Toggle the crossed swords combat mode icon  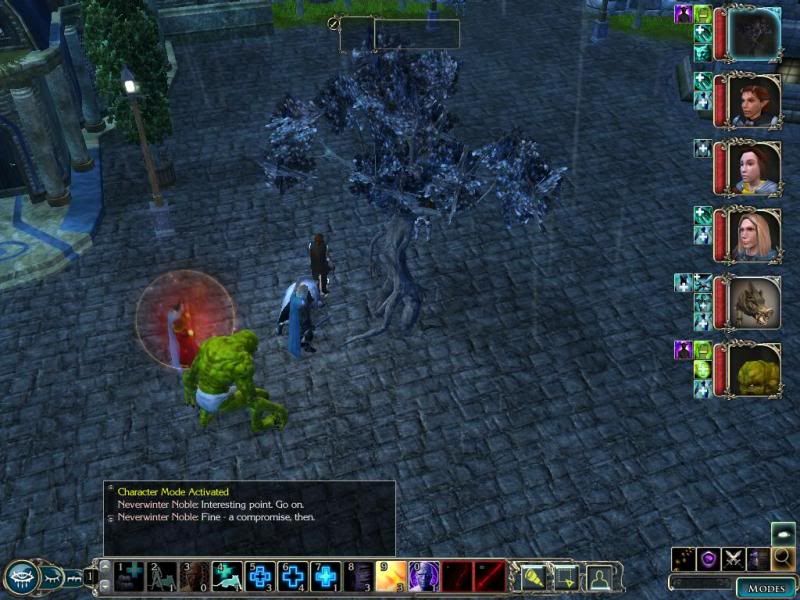click(734, 559)
